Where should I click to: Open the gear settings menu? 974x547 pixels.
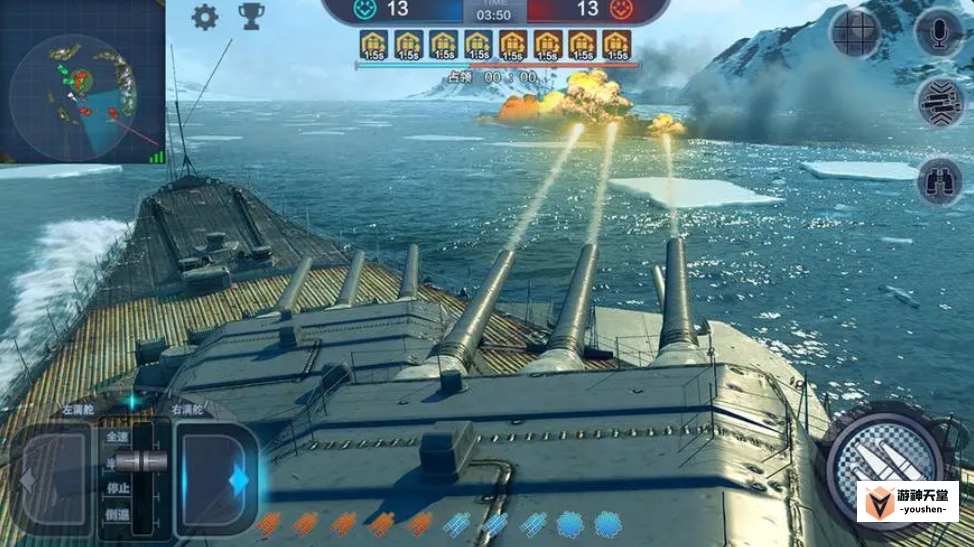click(x=205, y=17)
